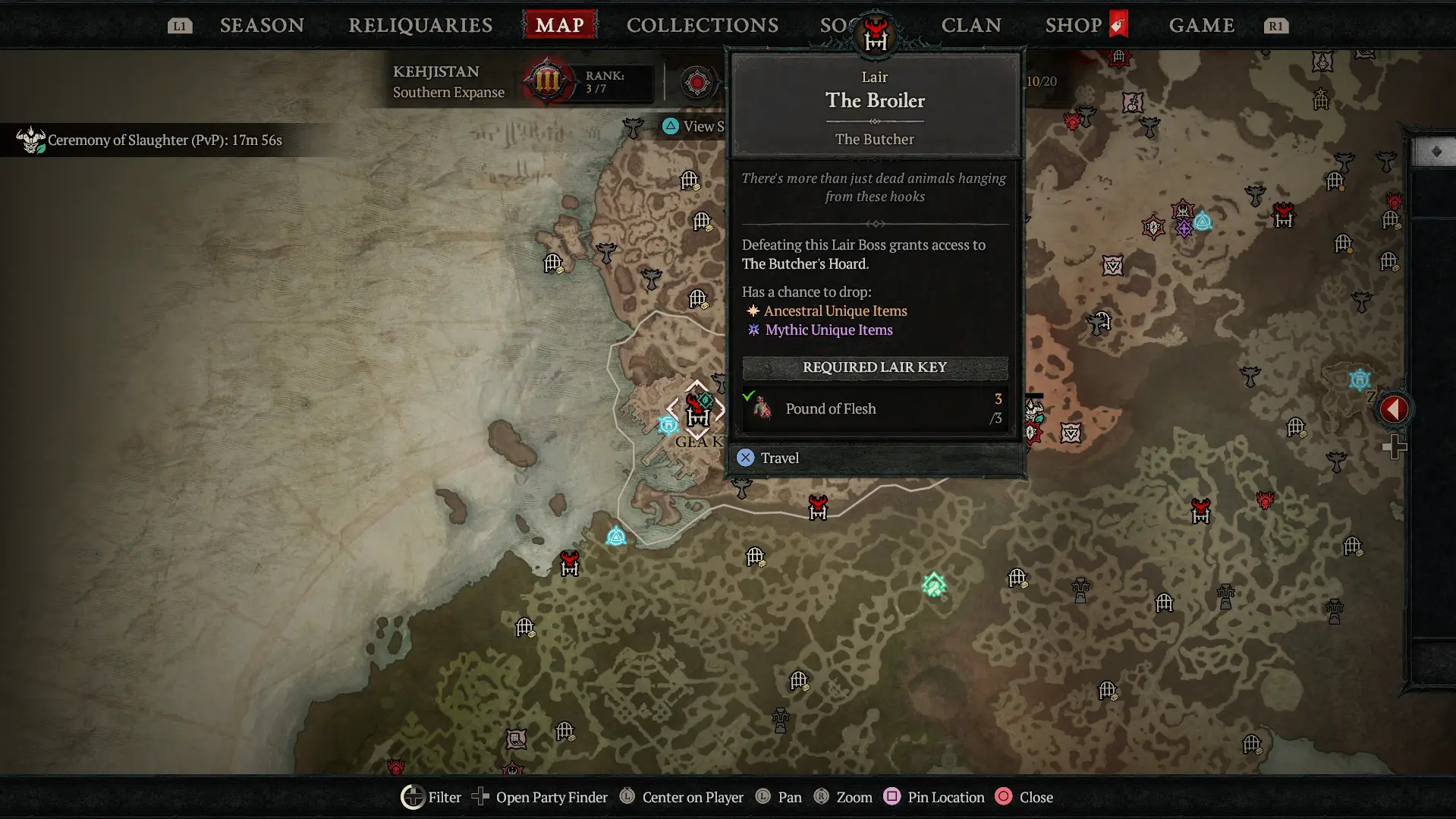
Task: Choose Ancestral Unique Items drop entry
Action: (x=835, y=310)
